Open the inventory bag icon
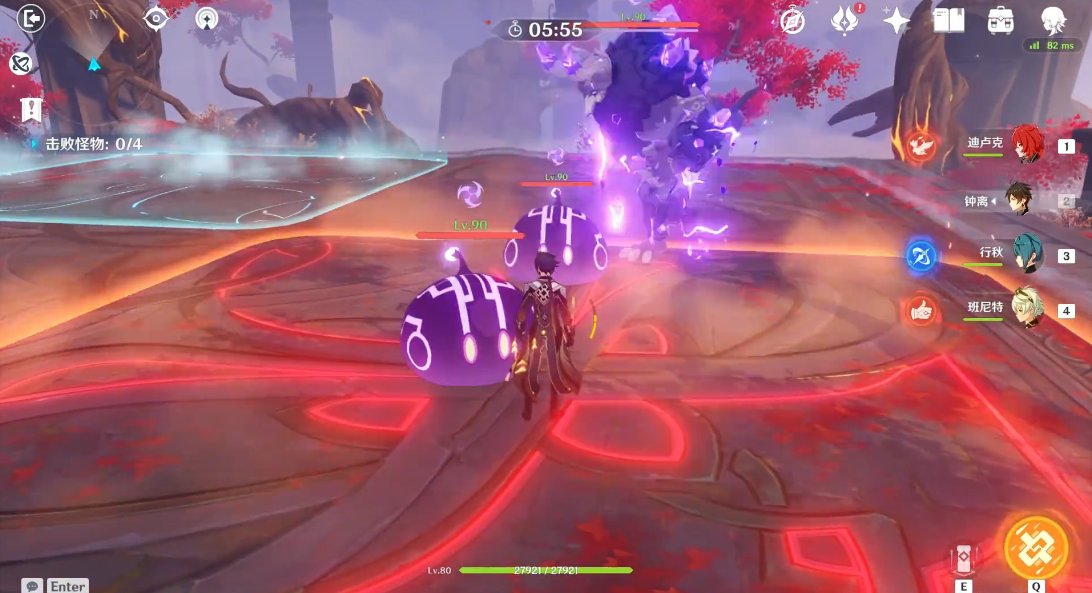This screenshot has width=1092, height=593. (x=999, y=20)
